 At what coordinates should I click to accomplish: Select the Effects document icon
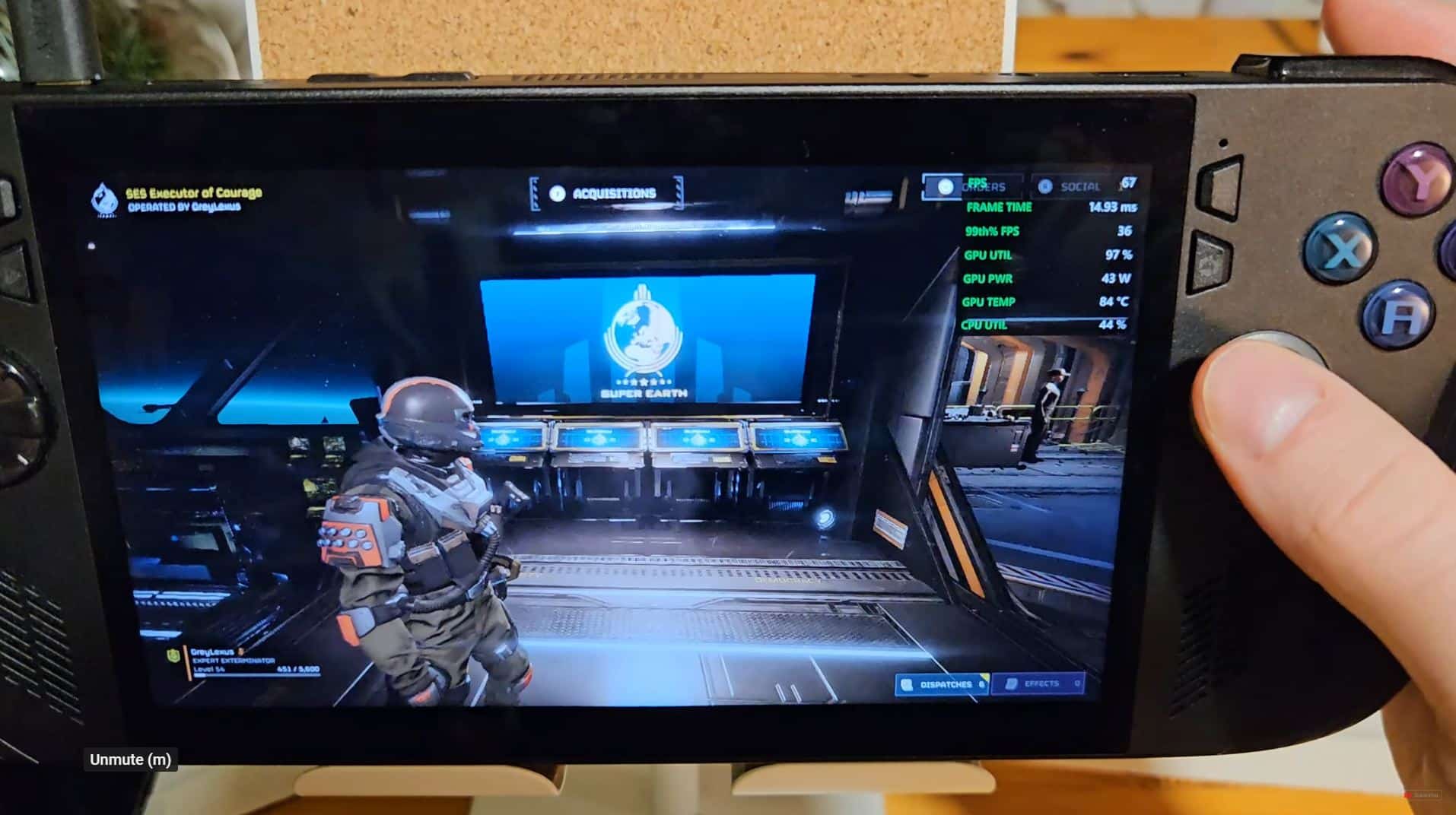[x=1012, y=682]
